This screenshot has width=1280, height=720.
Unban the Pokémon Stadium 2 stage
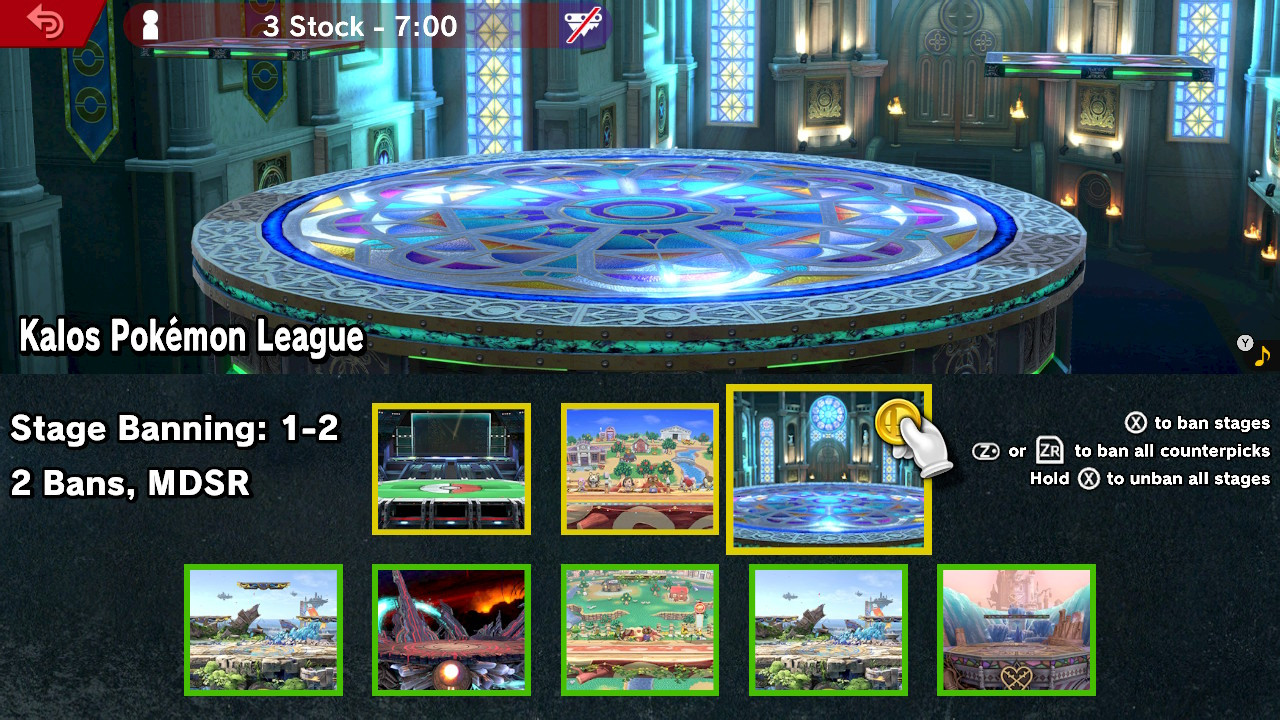coord(451,468)
